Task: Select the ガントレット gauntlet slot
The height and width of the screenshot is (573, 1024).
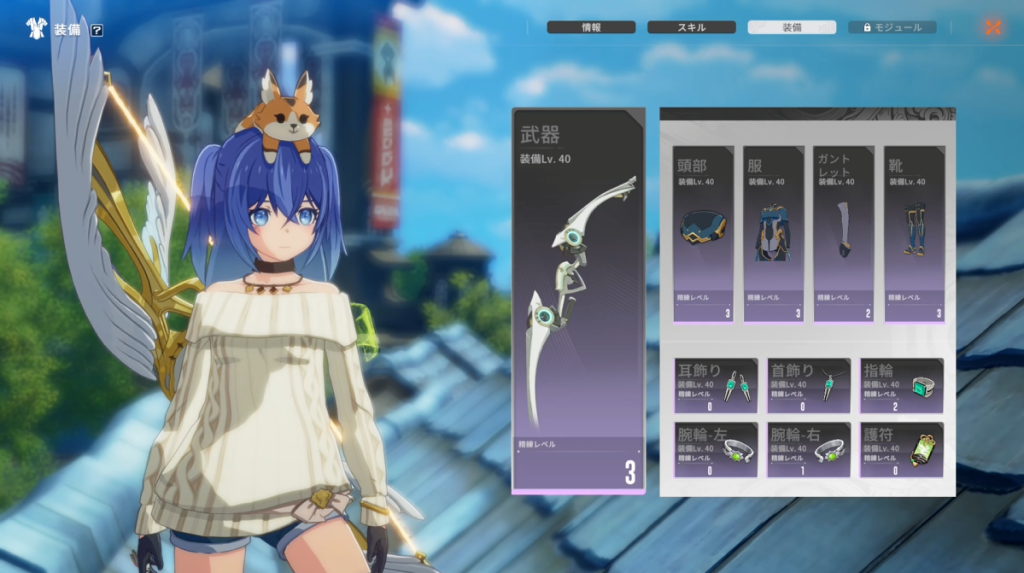Action: coord(843,234)
